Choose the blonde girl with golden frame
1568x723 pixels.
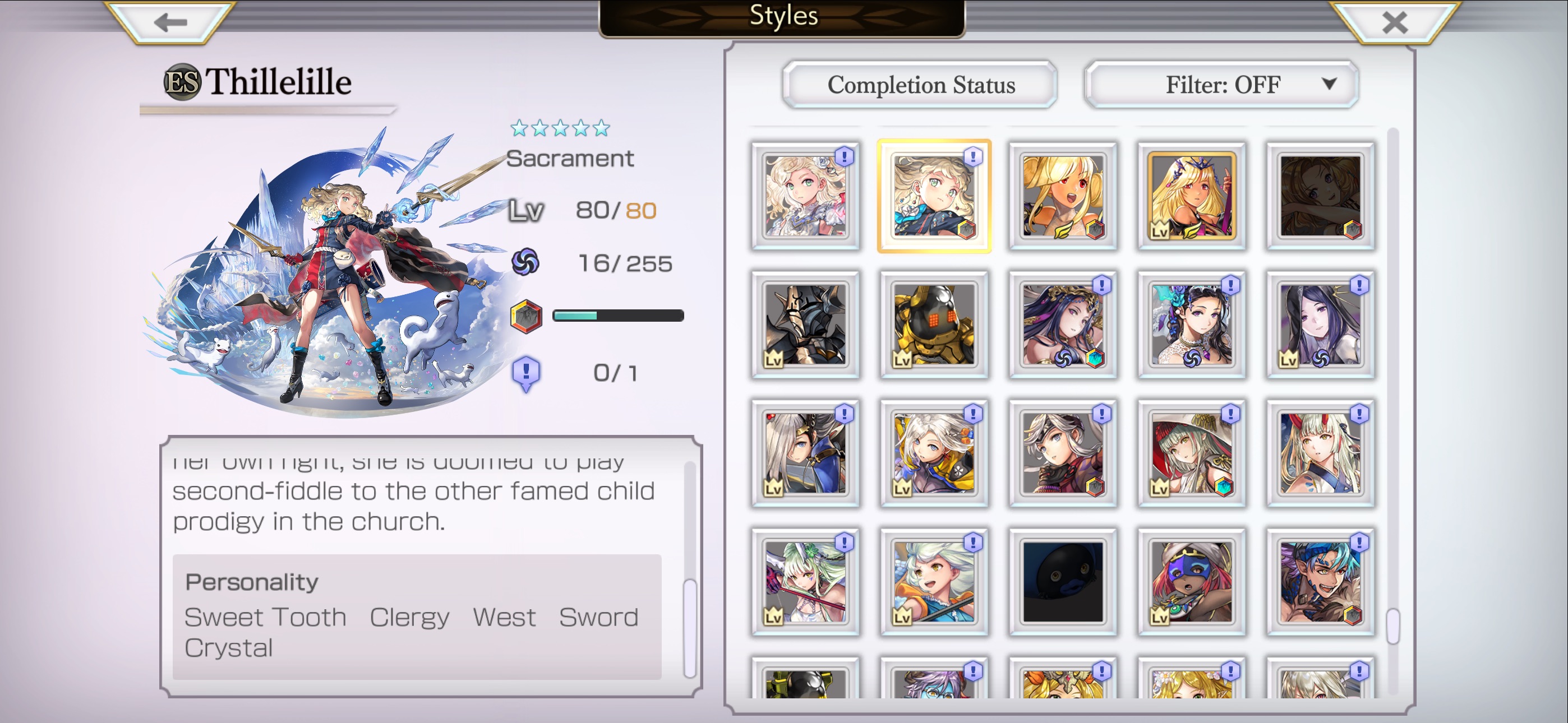(x=1191, y=196)
